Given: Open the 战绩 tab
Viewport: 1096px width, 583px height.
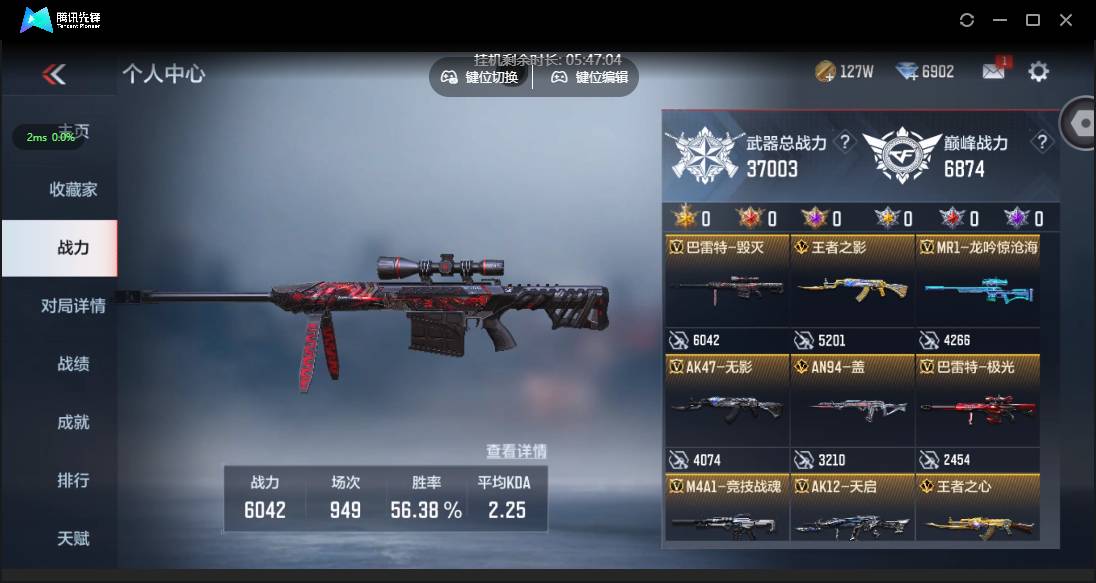Looking at the screenshot, I should coord(73,364).
